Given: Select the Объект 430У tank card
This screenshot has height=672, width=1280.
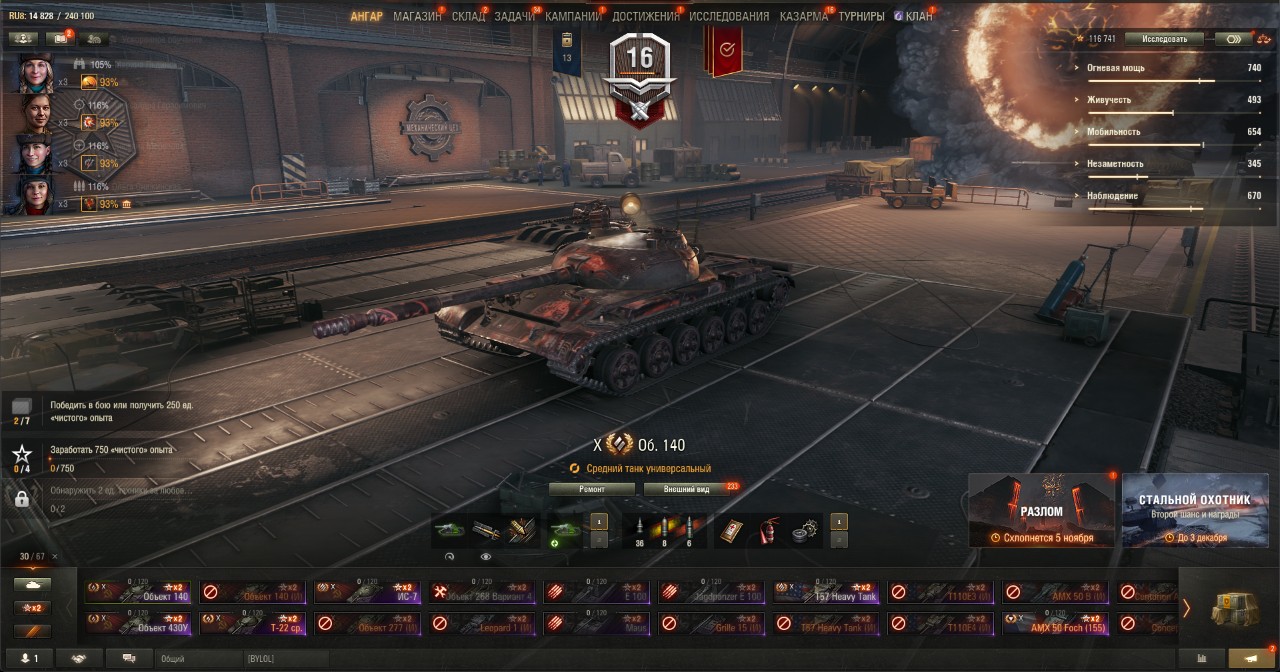Looking at the screenshot, I should [x=139, y=624].
